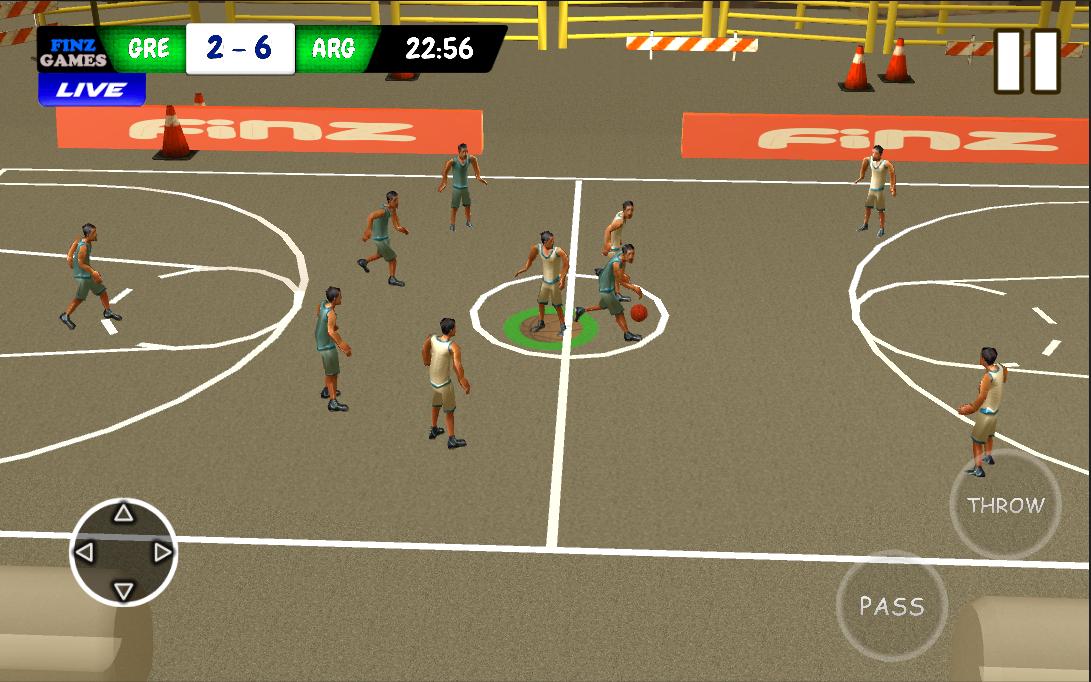Tap the THROW button
1091x682 pixels.
coord(1005,505)
